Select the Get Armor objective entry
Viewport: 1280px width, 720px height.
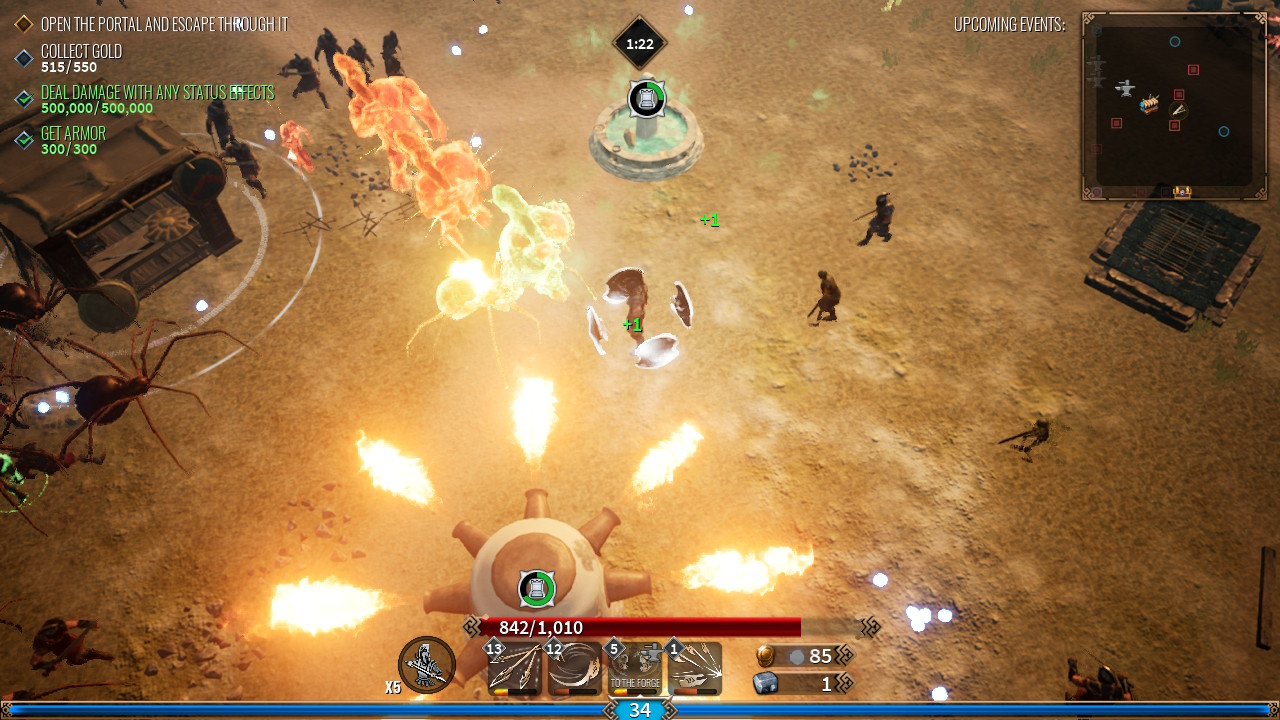point(72,140)
